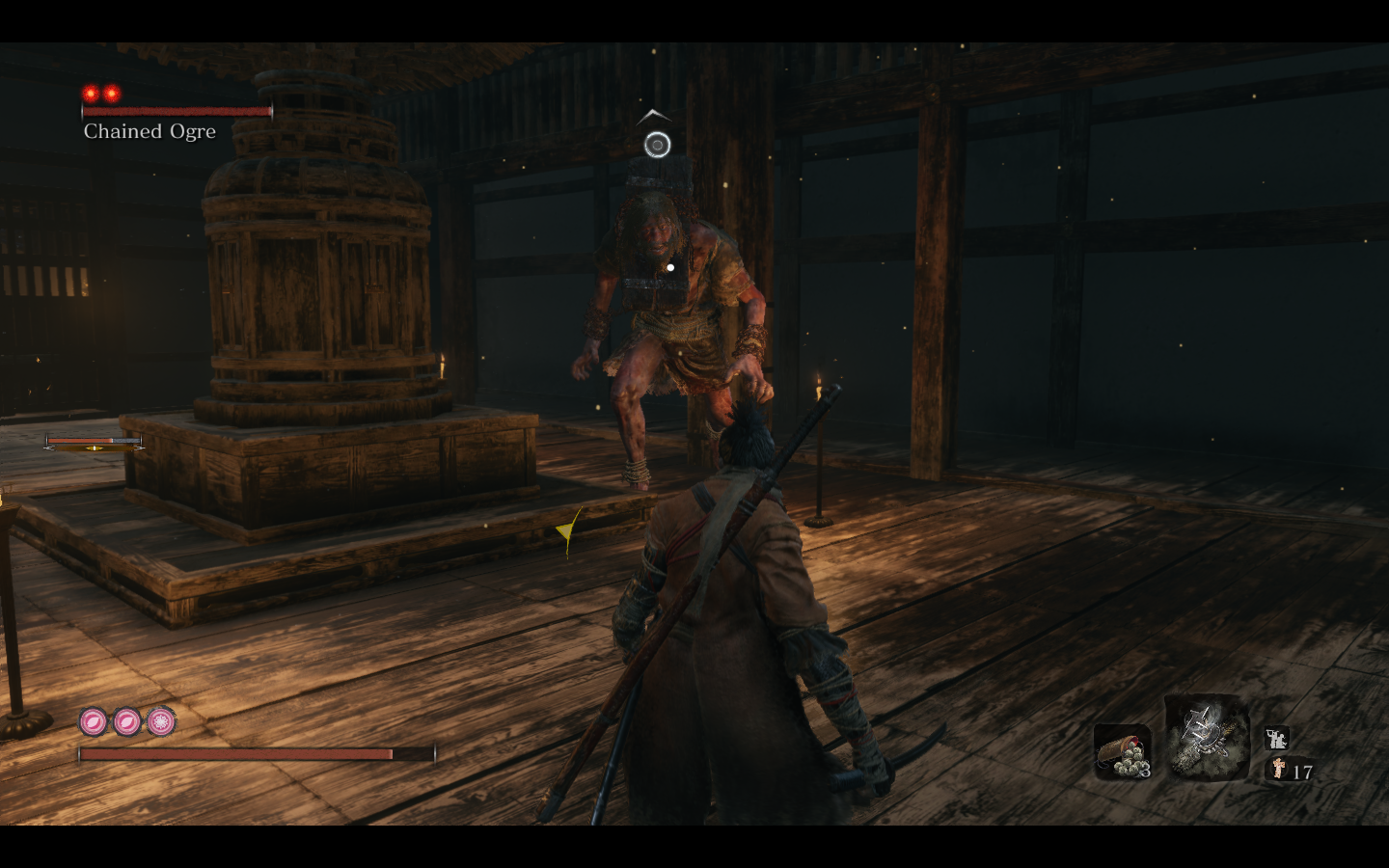
Task: Click the spirit emblem count reading 17
Action: click(1301, 771)
